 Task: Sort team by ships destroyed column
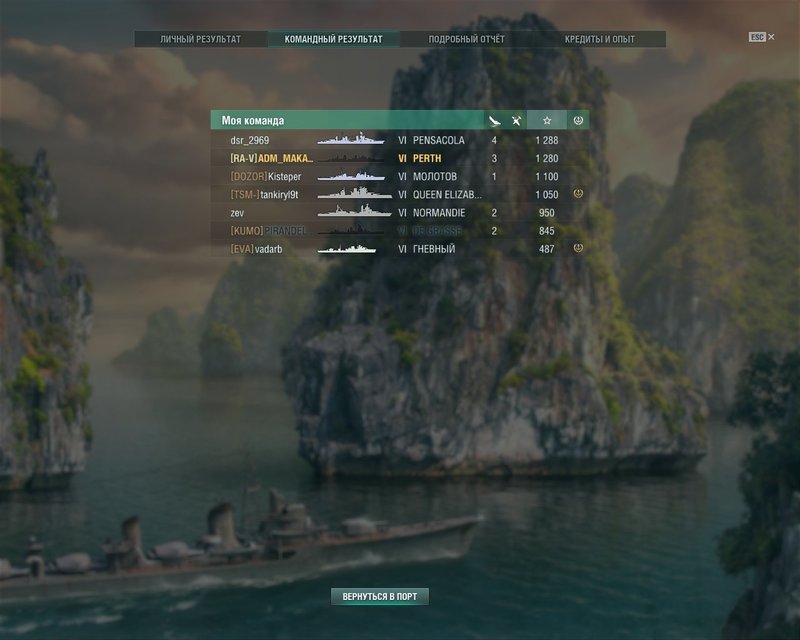494,121
